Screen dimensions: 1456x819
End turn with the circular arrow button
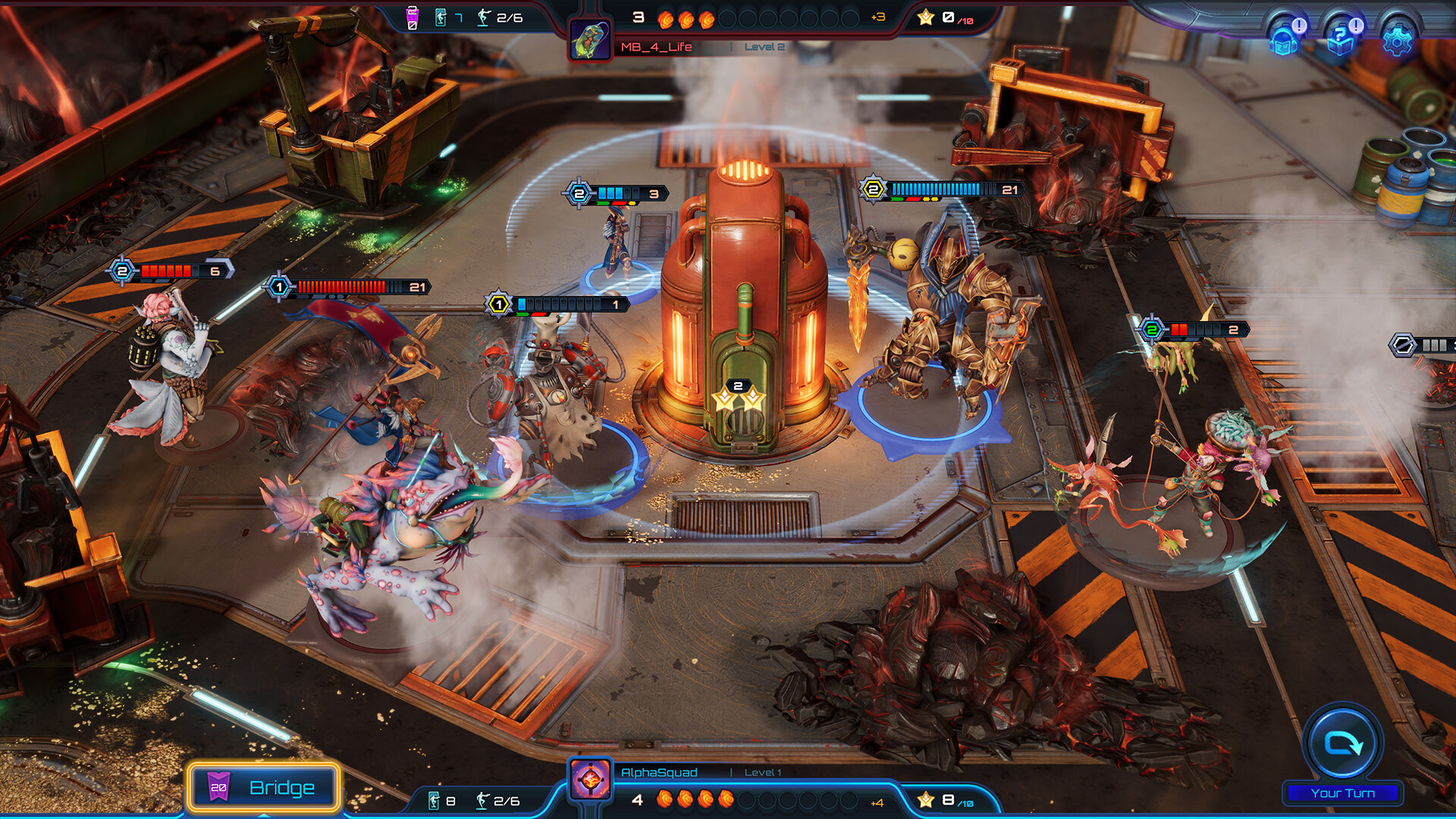point(1342,744)
